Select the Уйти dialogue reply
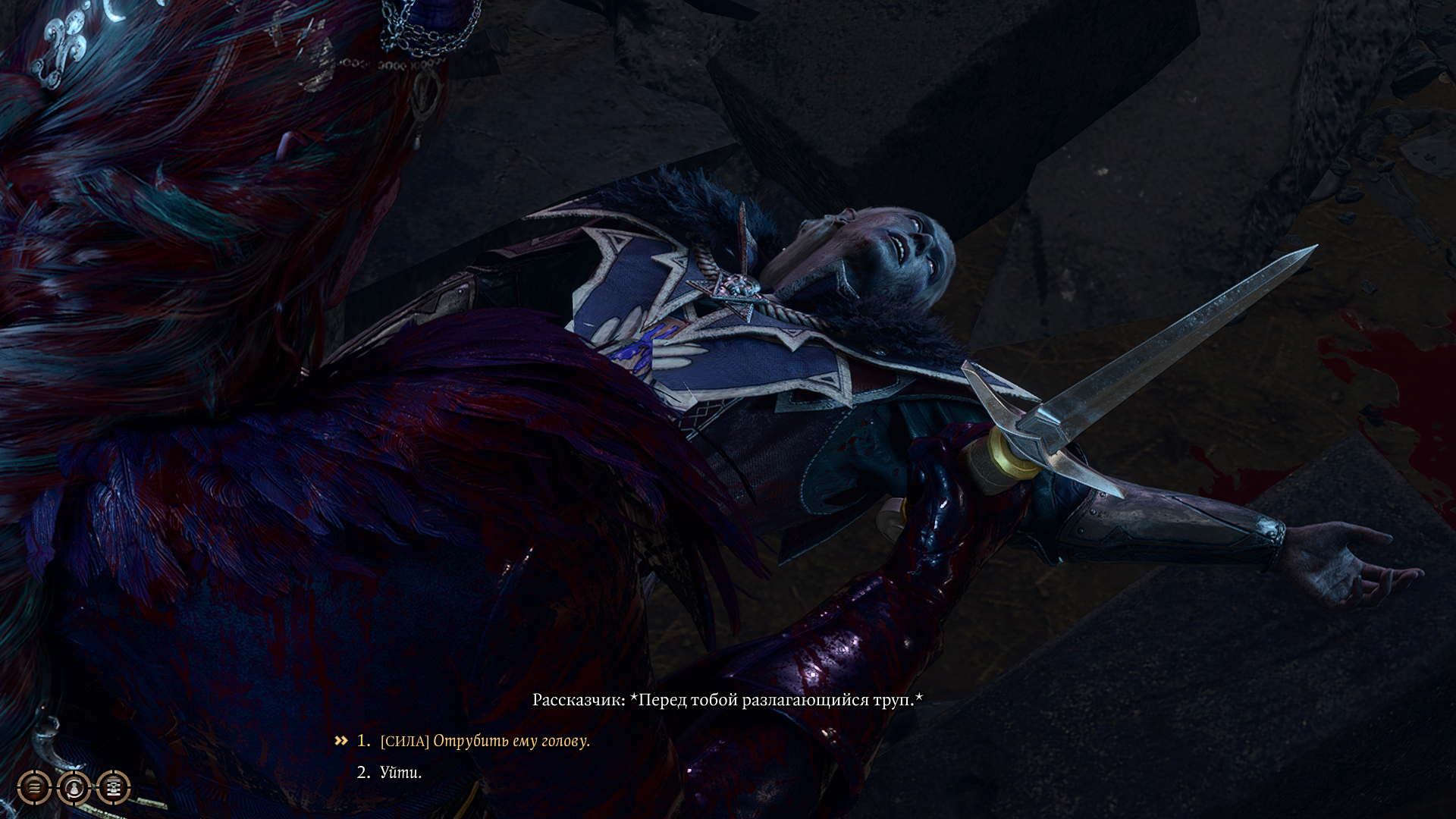 tap(400, 773)
